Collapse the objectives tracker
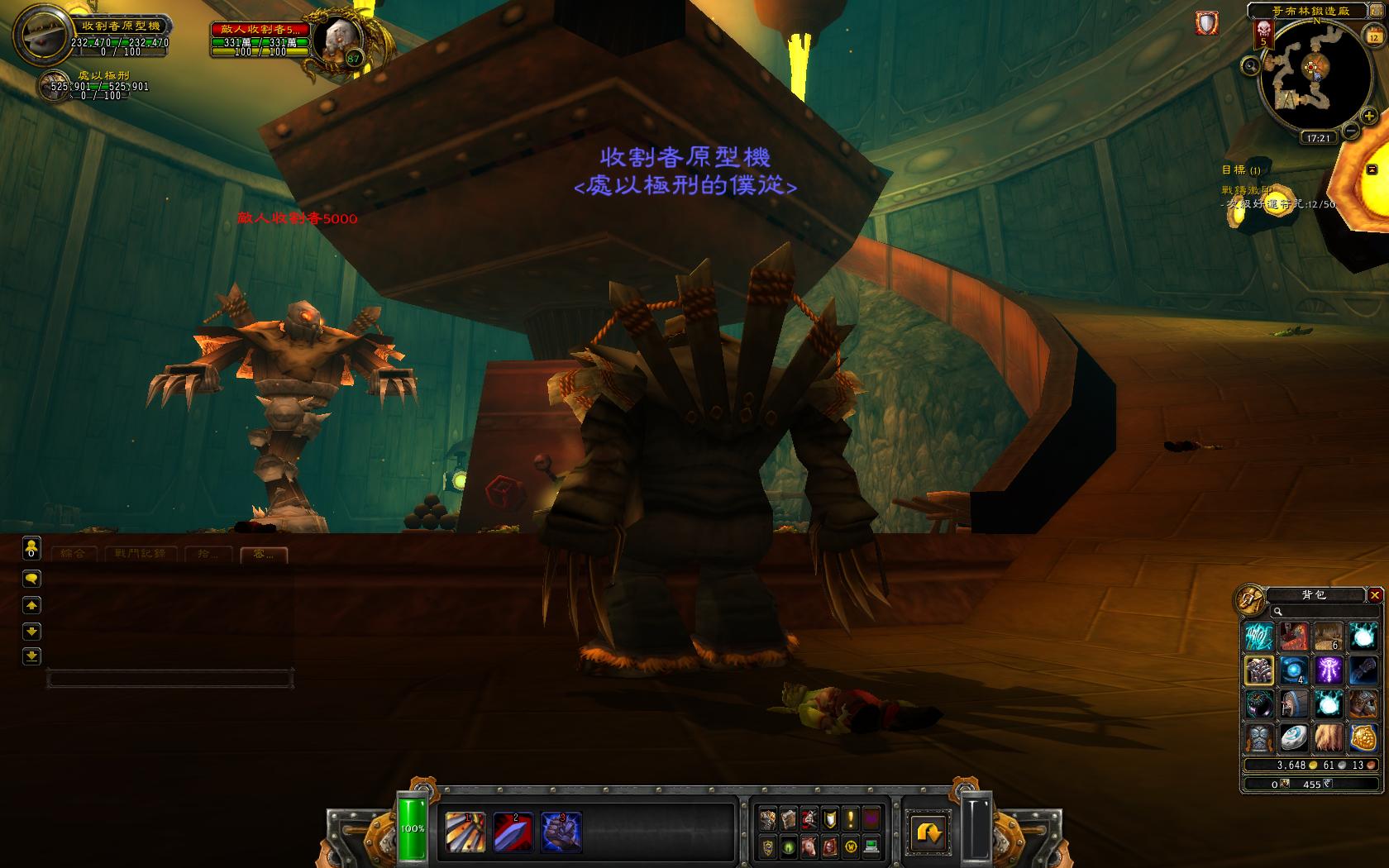 [x=1372, y=169]
